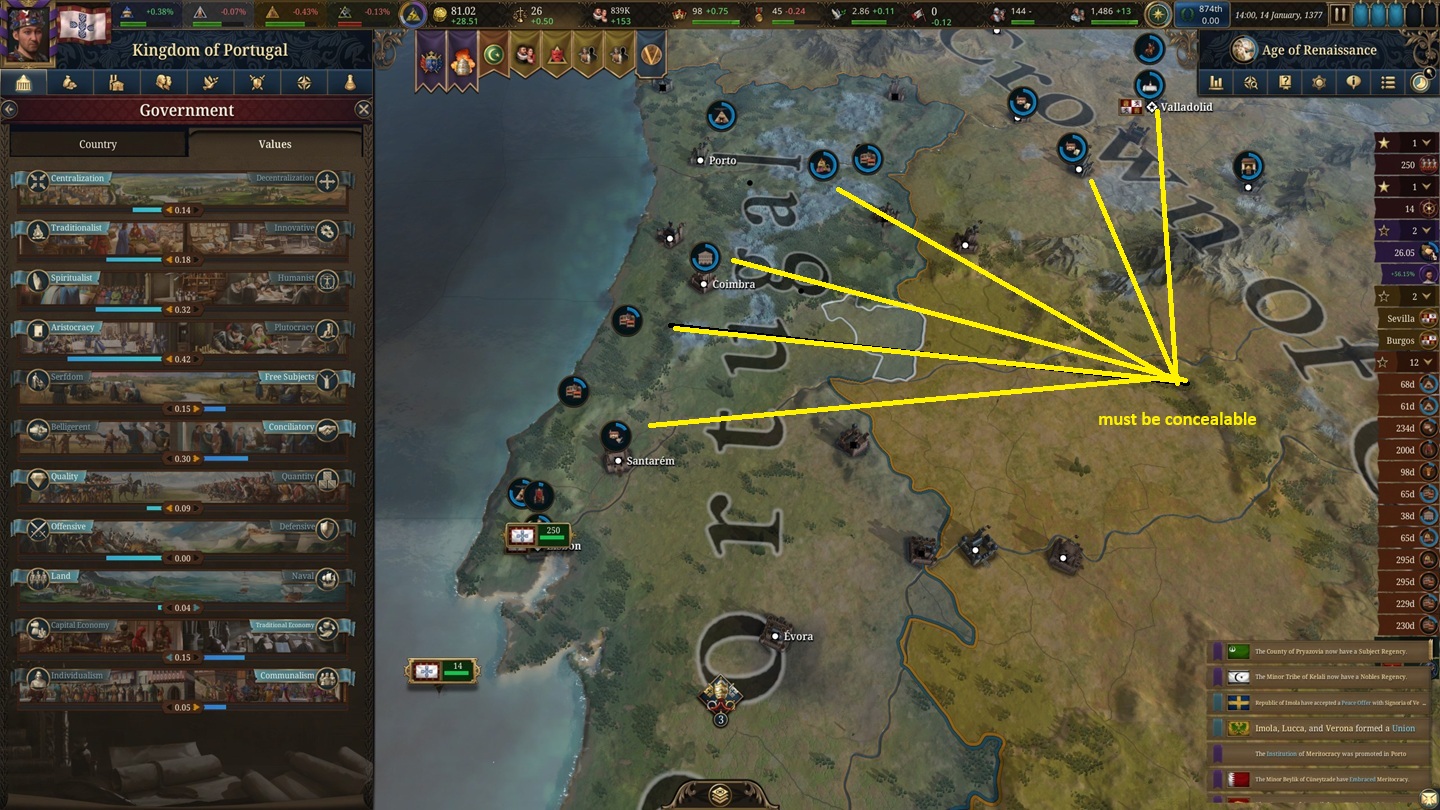The width and height of the screenshot is (1440, 810).
Task: Collapse the 2-unit fleet entry chevron
Action: pos(1428,230)
